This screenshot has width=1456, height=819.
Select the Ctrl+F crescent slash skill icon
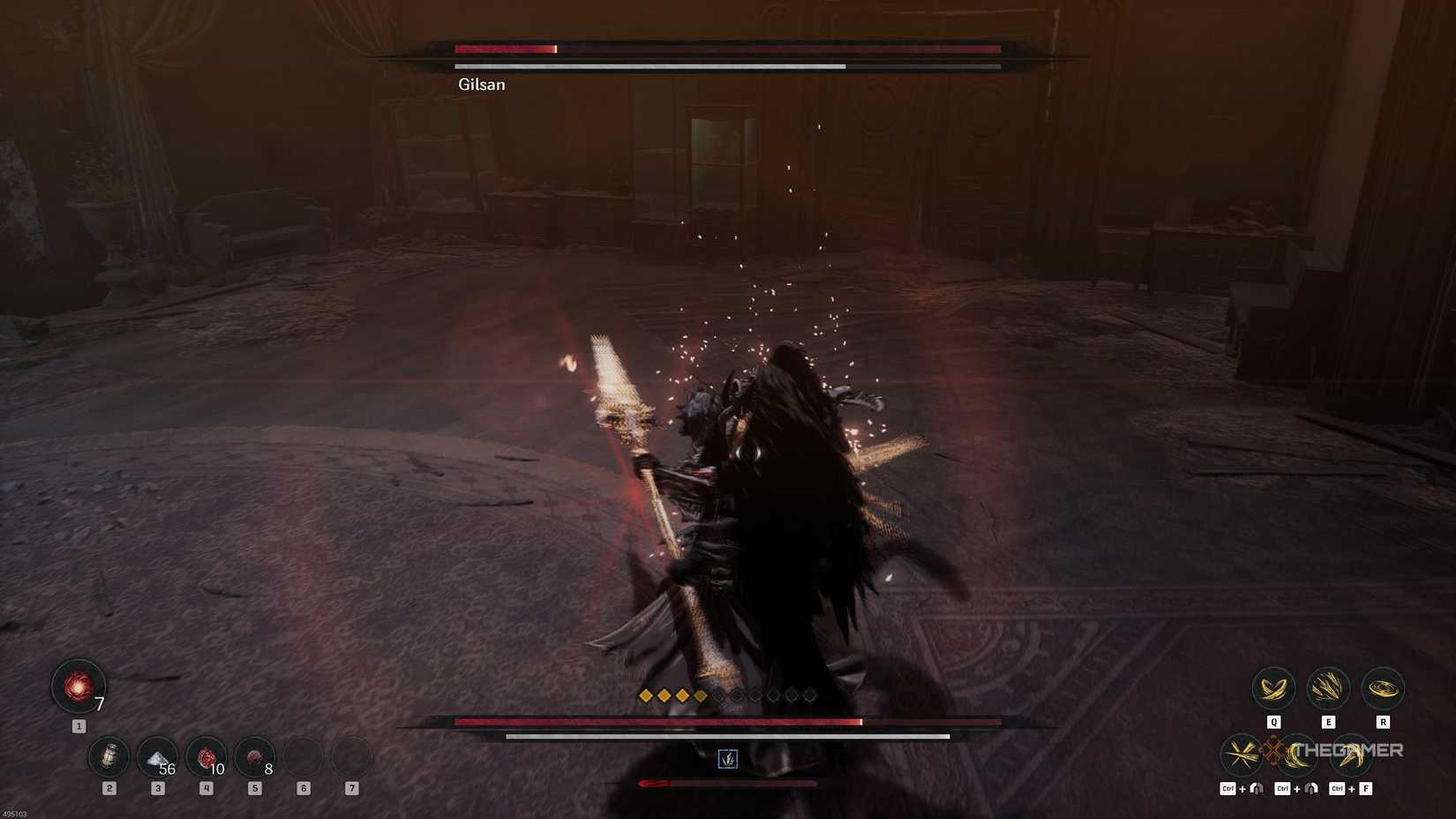click(x=1354, y=755)
